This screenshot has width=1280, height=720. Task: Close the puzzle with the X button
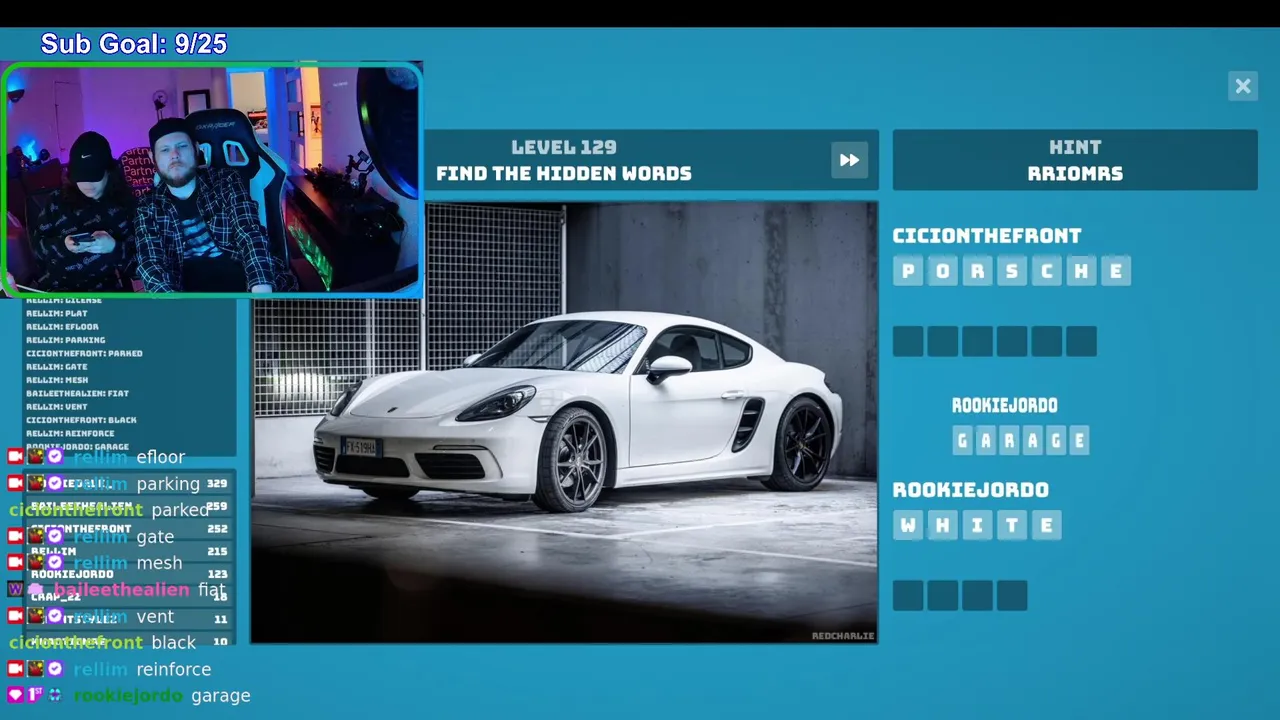coord(1243,86)
